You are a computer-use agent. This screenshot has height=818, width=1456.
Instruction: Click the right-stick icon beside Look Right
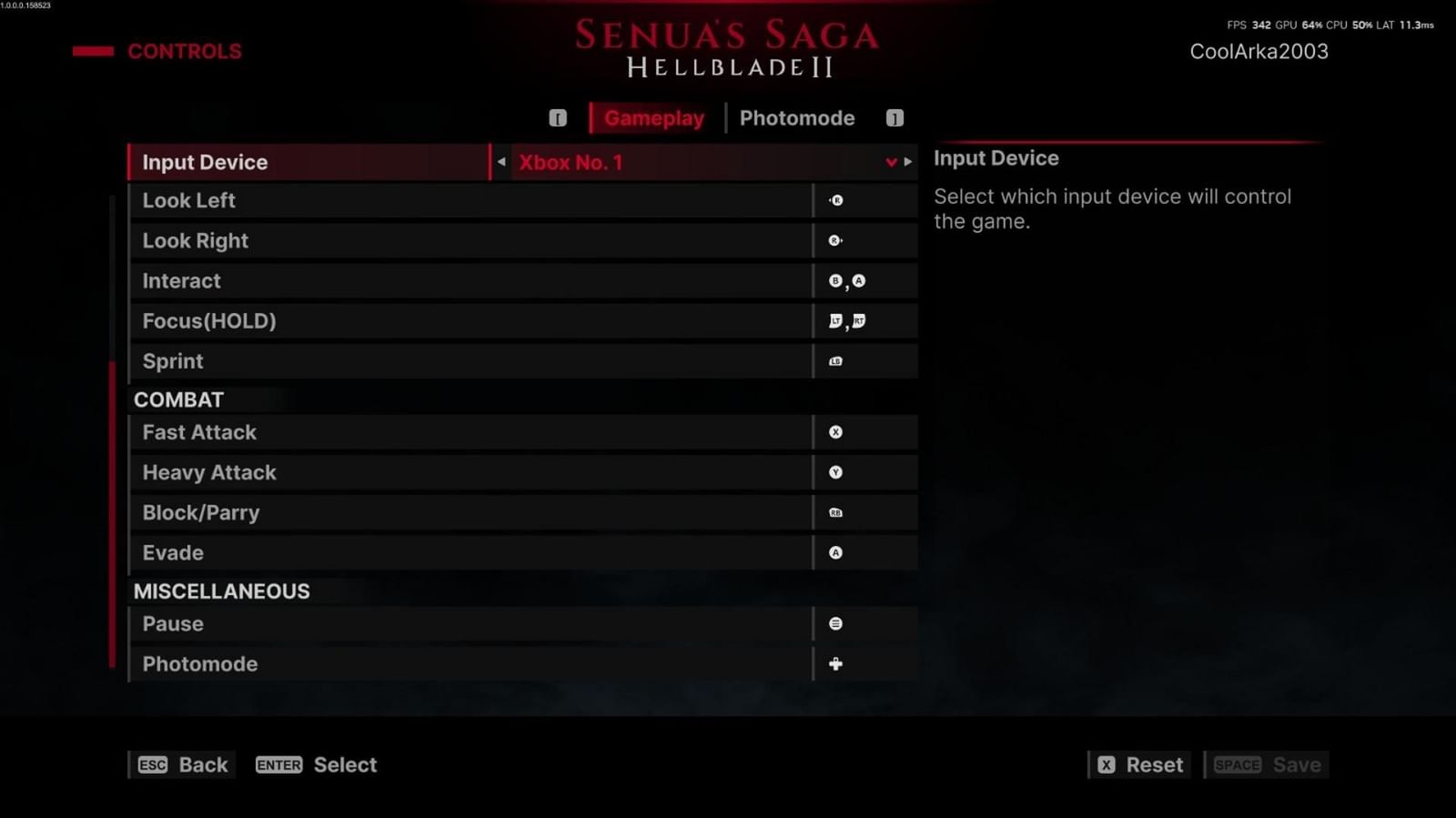834,240
